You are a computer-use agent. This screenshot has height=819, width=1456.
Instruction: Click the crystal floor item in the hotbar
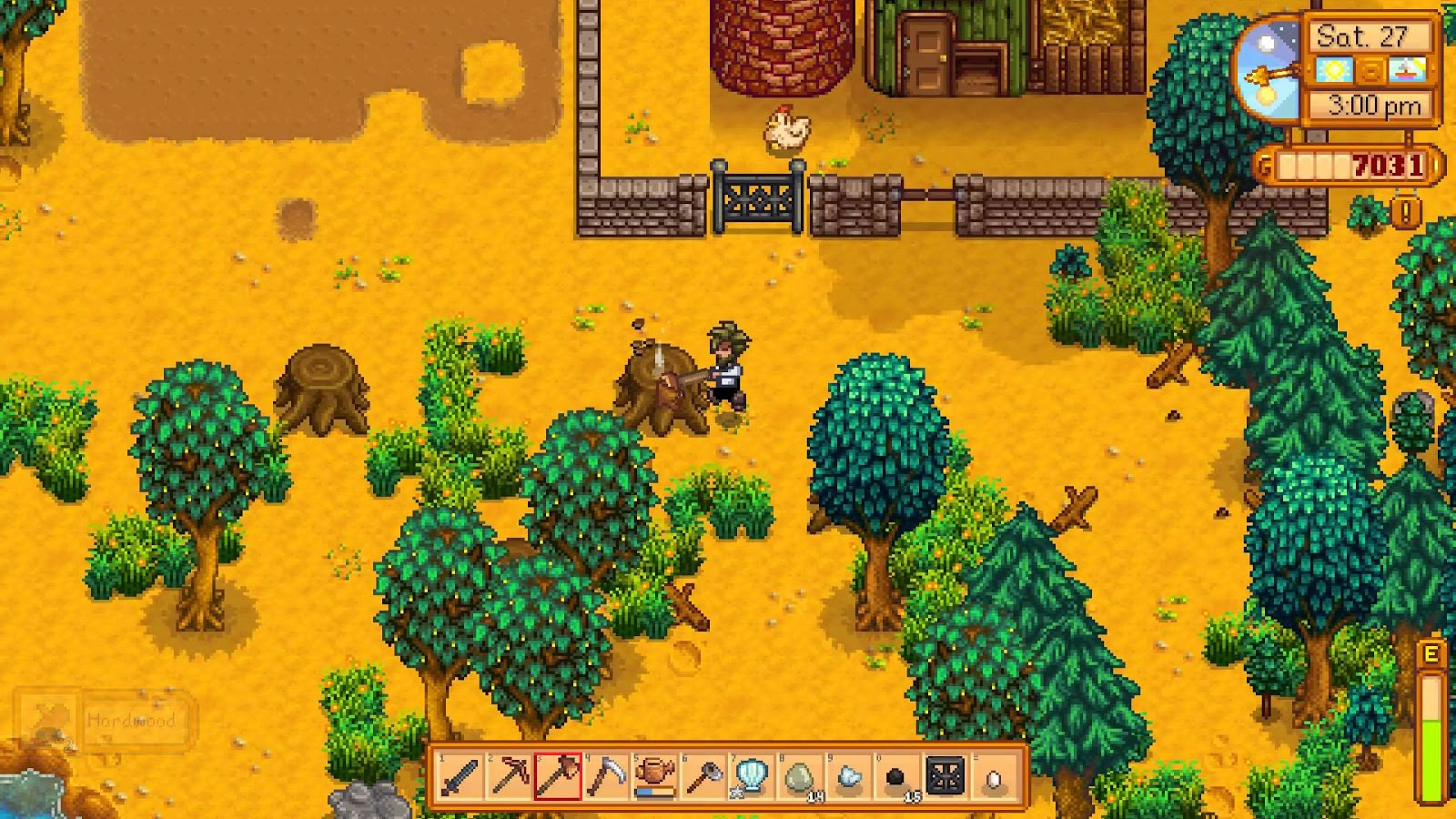click(944, 778)
